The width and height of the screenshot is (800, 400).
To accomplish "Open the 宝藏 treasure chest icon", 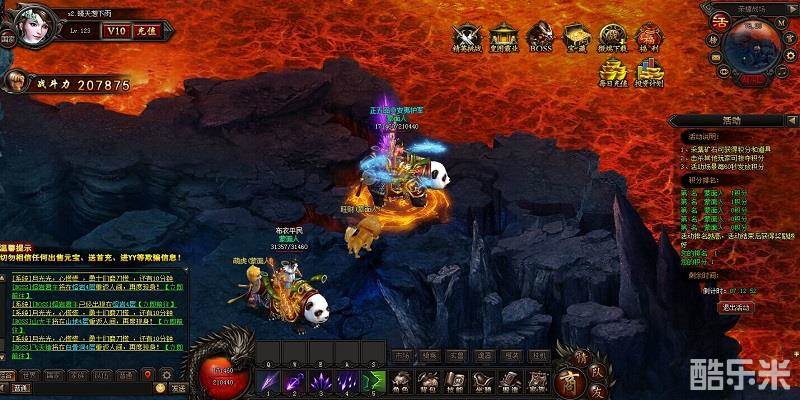I will coord(576,38).
